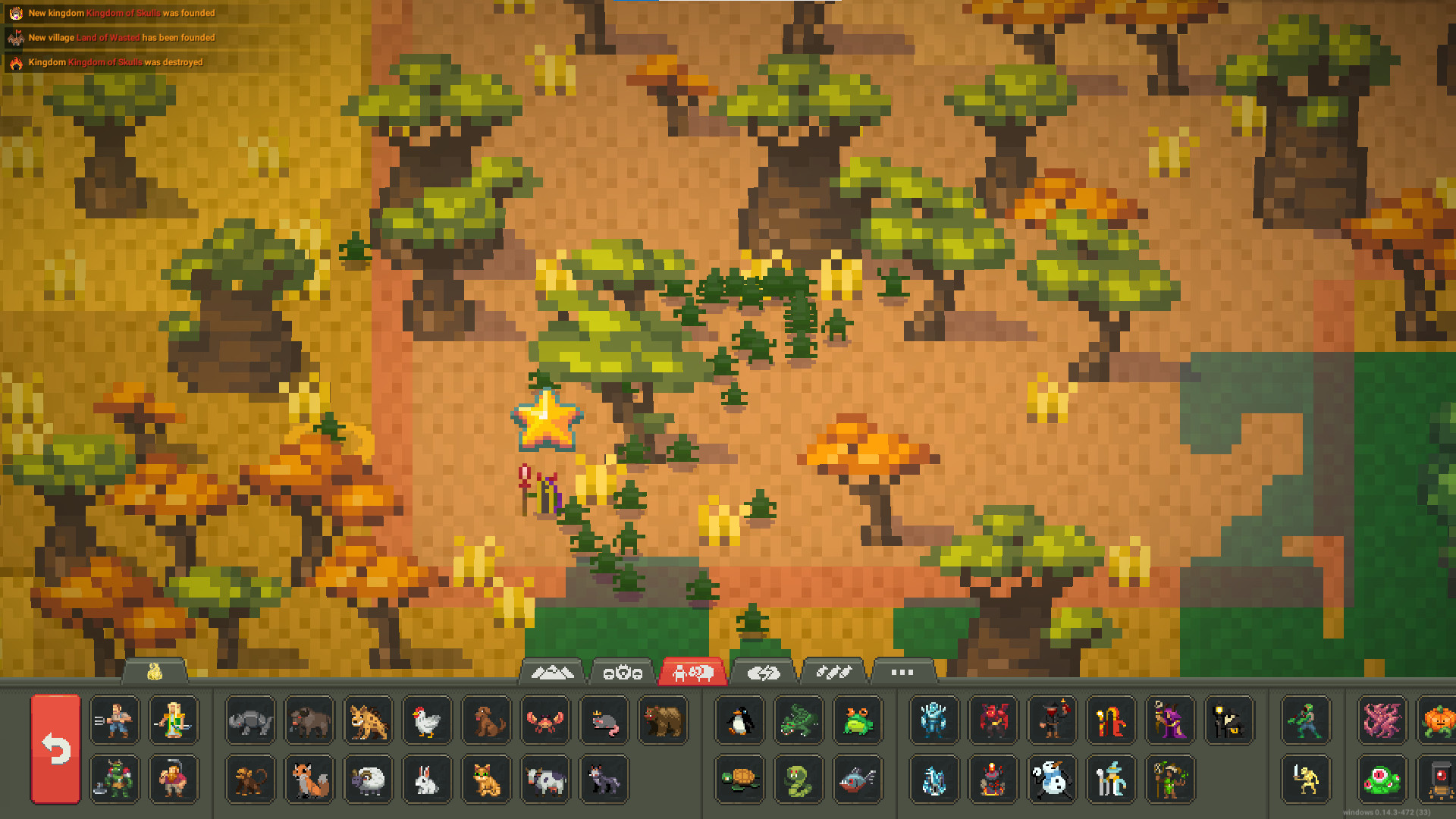
Task: Click the red undo button
Action: pos(57,751)
